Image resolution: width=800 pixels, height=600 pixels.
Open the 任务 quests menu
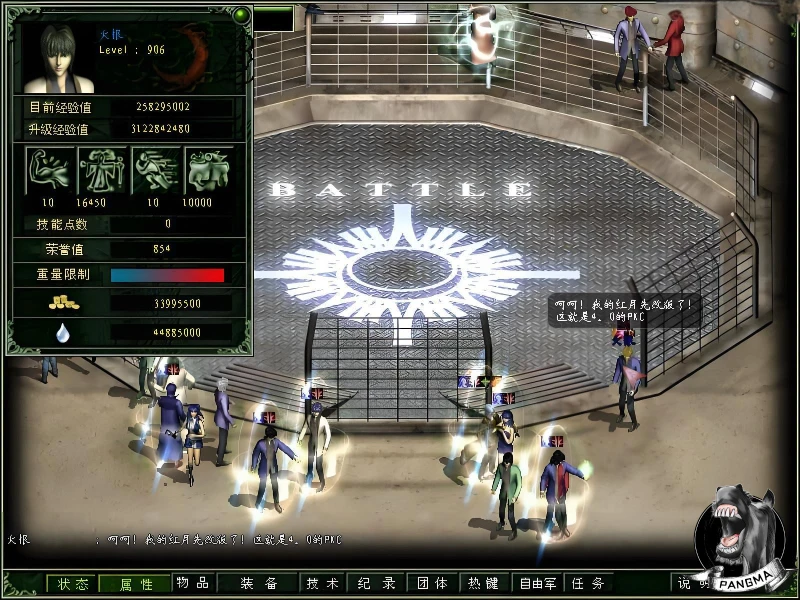pos(588,584)
